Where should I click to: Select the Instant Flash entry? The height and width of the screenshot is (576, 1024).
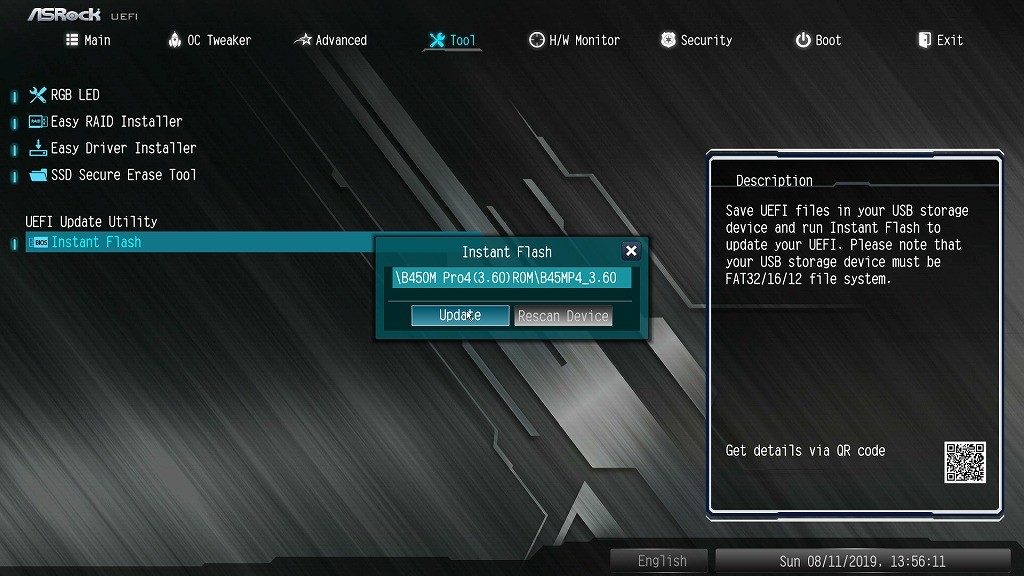96,242
